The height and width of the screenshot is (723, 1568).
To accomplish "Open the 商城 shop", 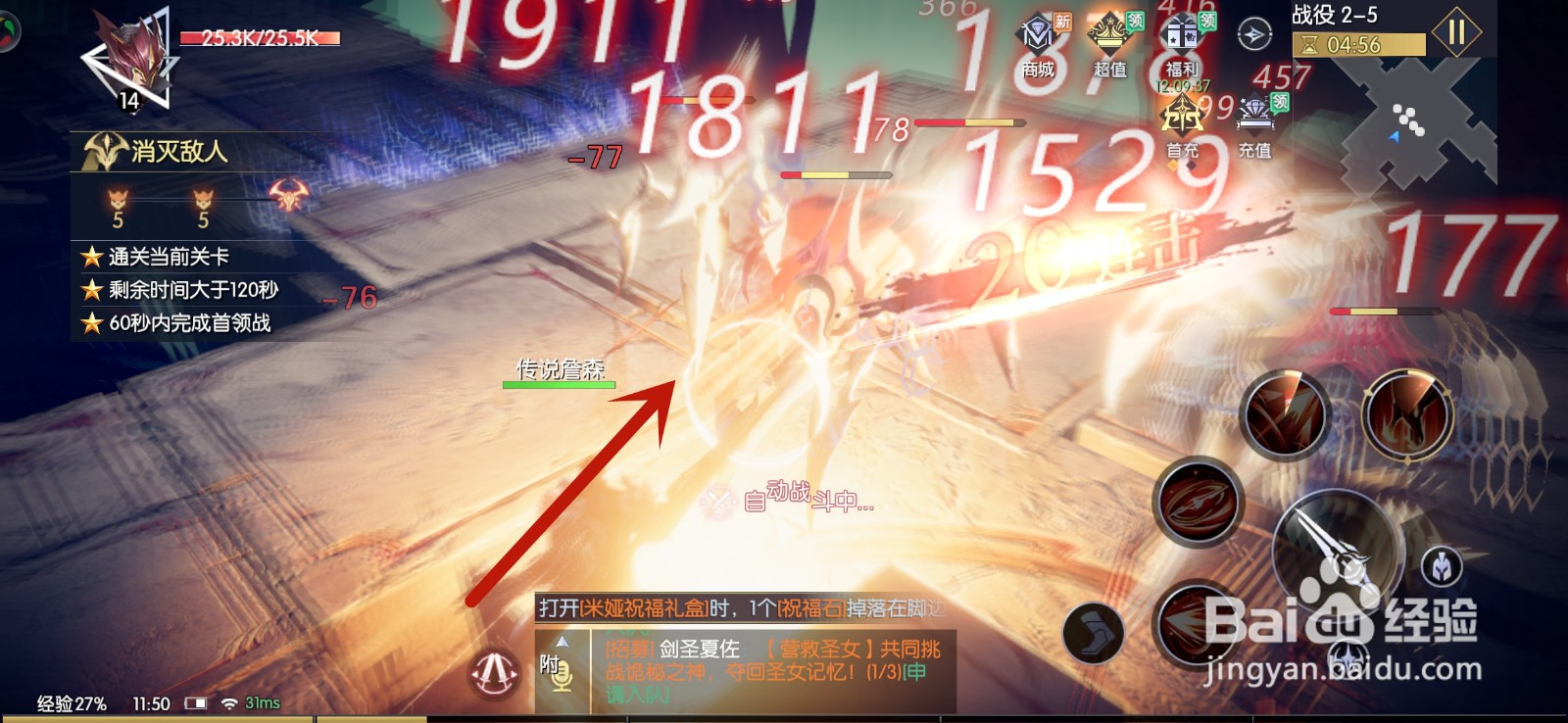I will point(1036,39).
